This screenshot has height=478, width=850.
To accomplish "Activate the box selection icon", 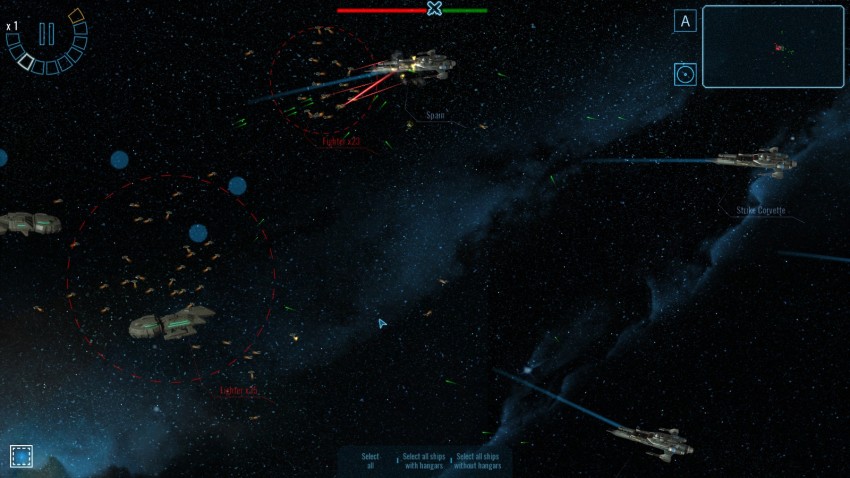I will [21, 456].
